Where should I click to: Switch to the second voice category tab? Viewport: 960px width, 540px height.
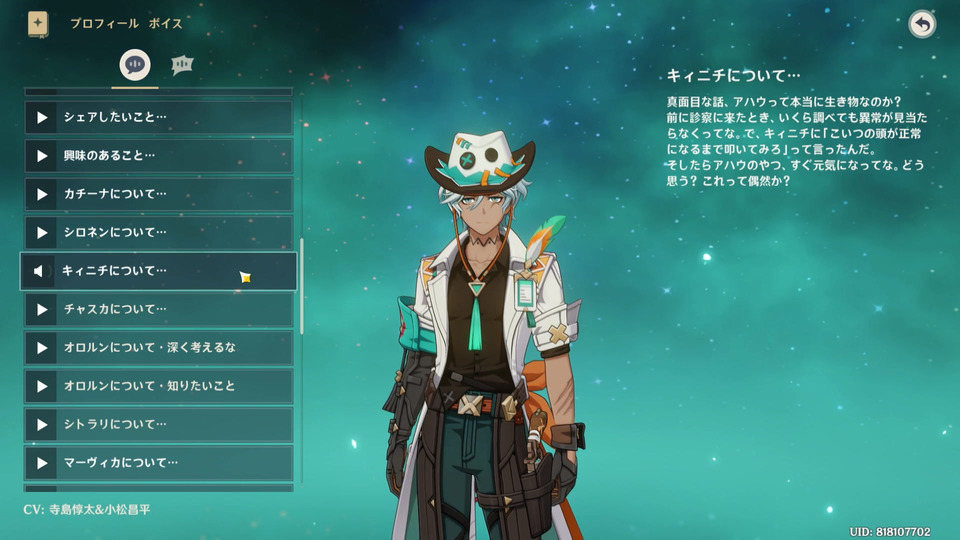pyautogui.click(x=182, y=65)
